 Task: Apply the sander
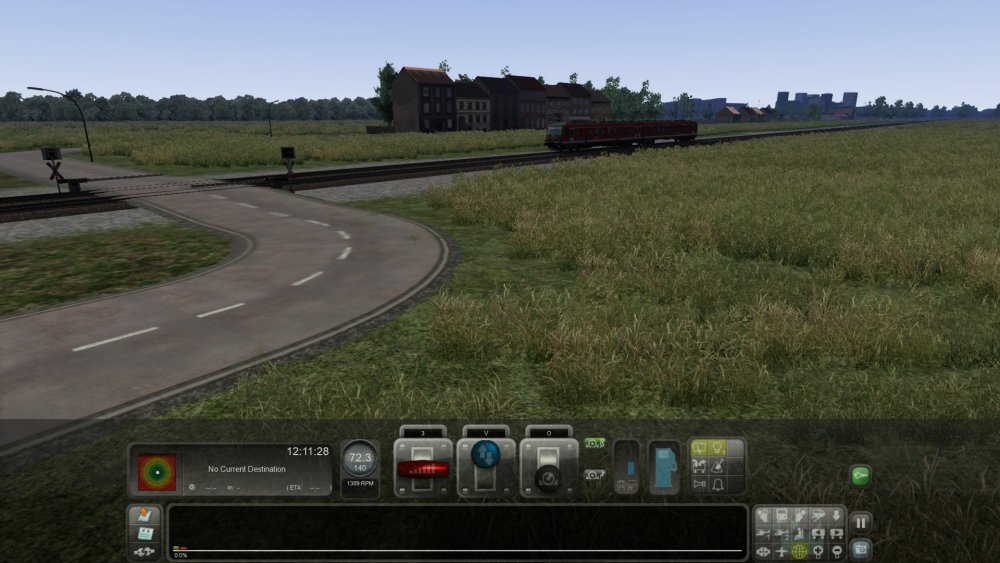[x=717, y=466]
